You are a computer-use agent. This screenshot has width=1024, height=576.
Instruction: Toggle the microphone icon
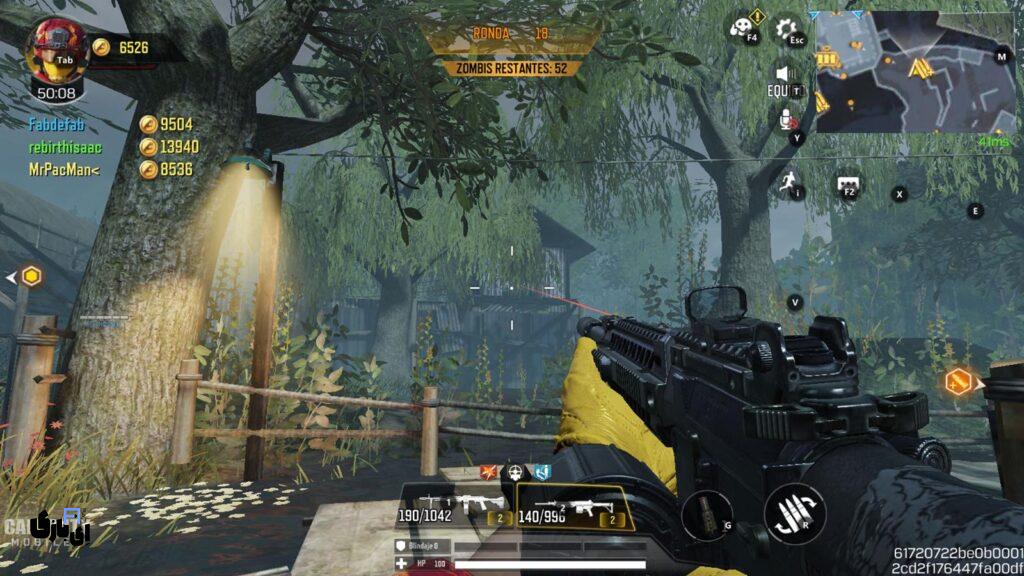point(788,120)
